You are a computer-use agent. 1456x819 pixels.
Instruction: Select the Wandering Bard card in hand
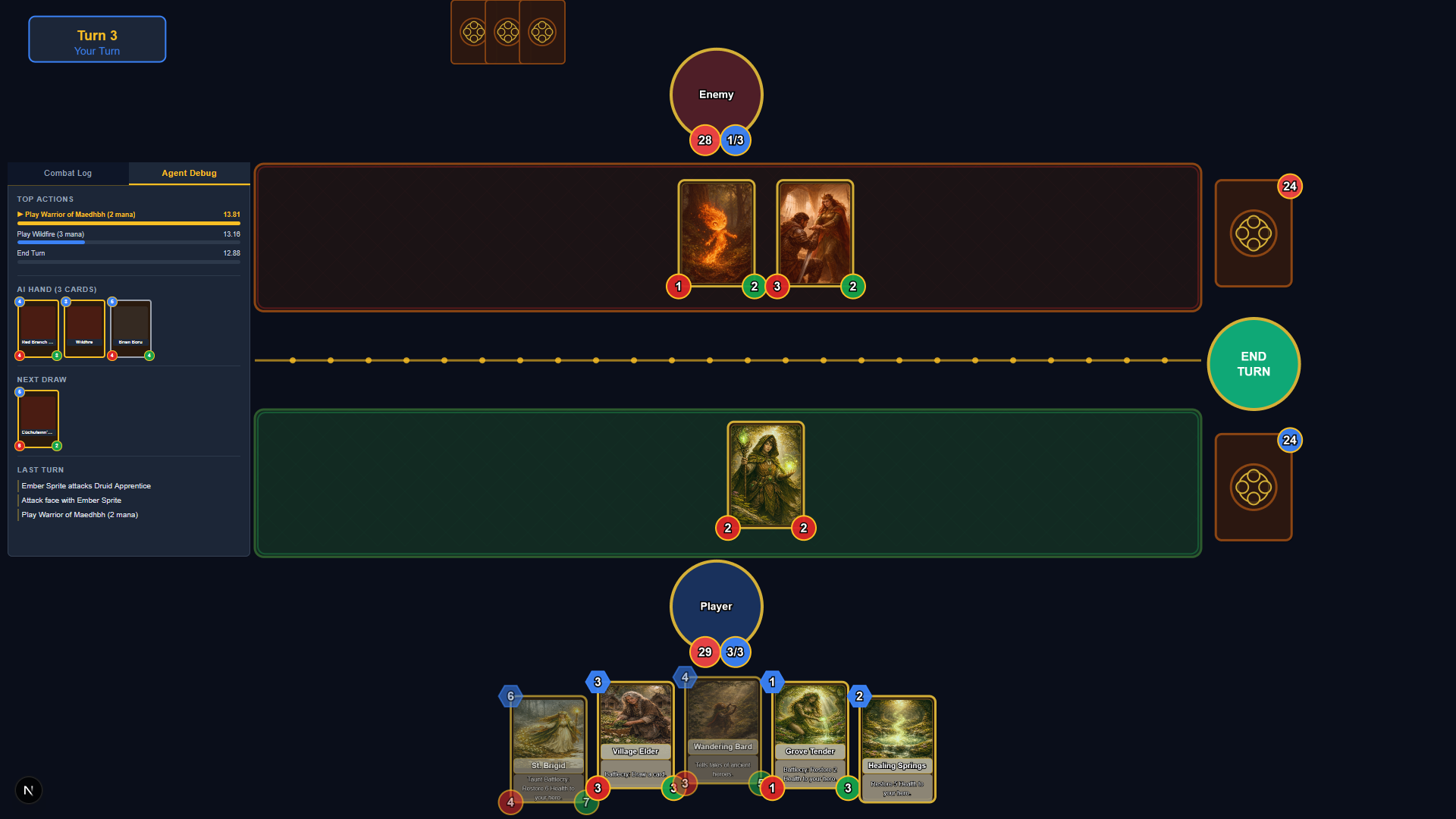click(722, 728)
